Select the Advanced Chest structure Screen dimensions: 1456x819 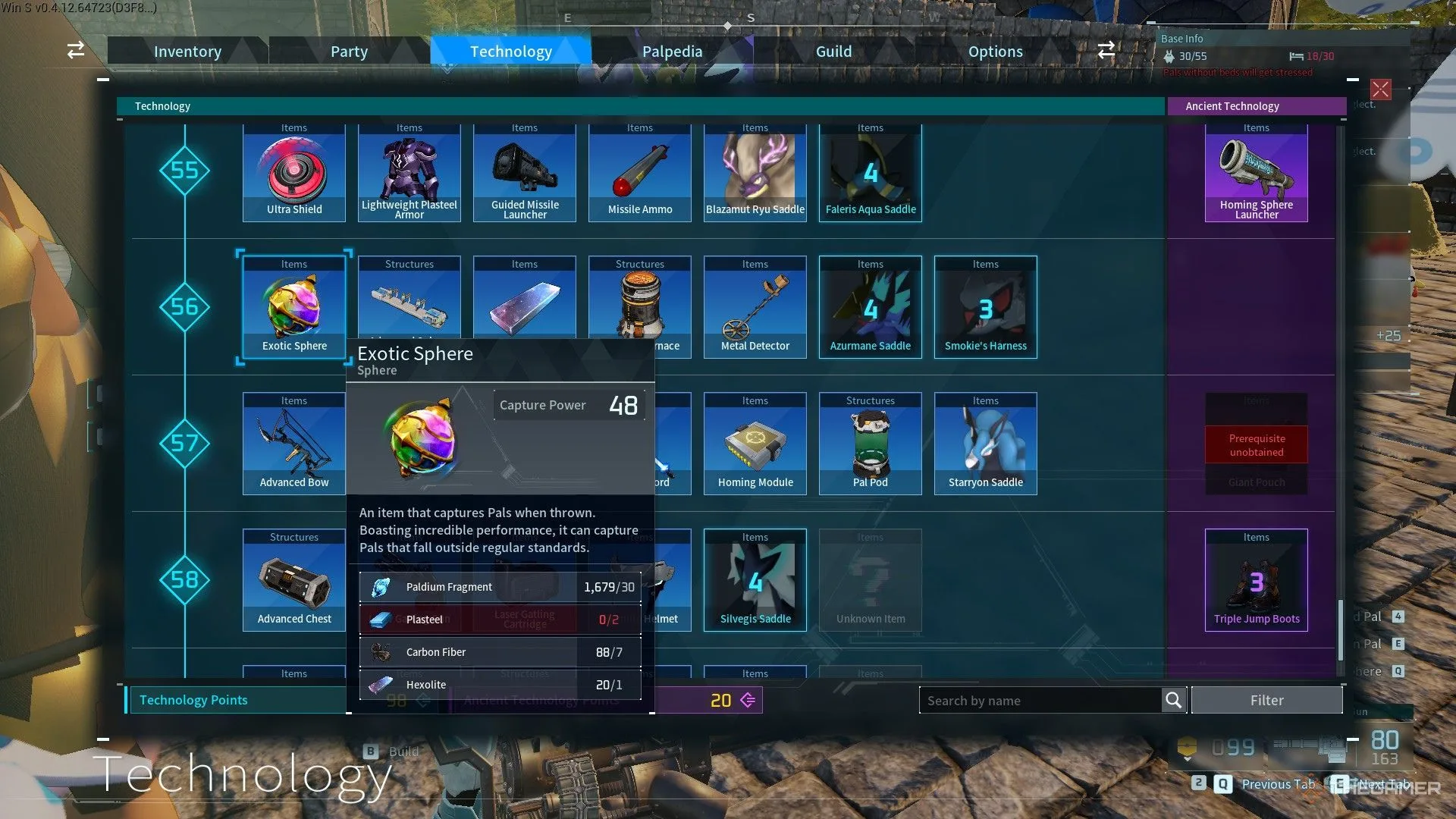(x=294, y=581)
